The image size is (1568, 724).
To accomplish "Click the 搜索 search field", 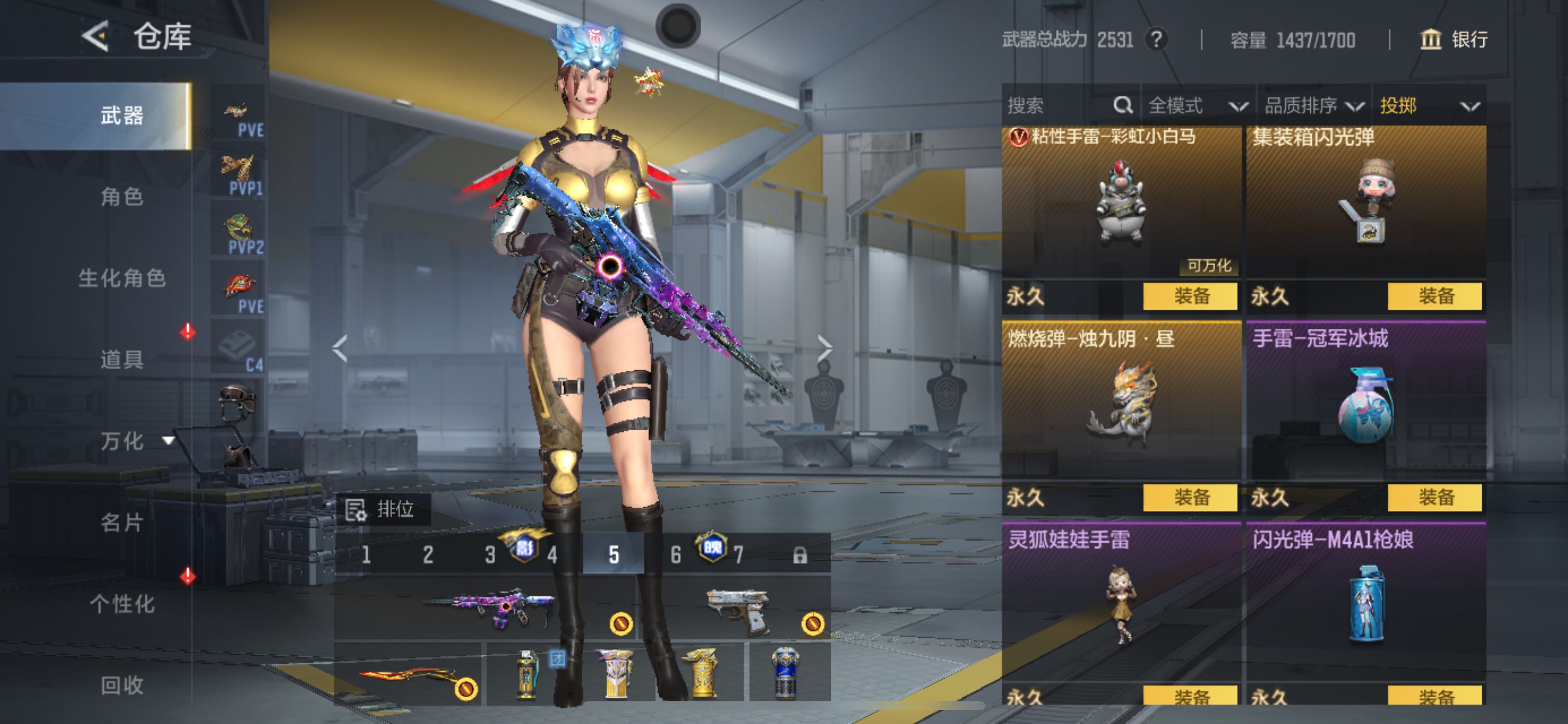I will tap(1059, 106).
